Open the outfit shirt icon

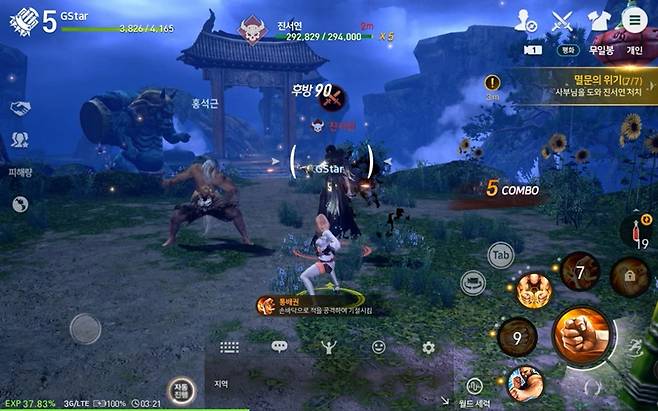pyautogui.click(x=598, y=19)
